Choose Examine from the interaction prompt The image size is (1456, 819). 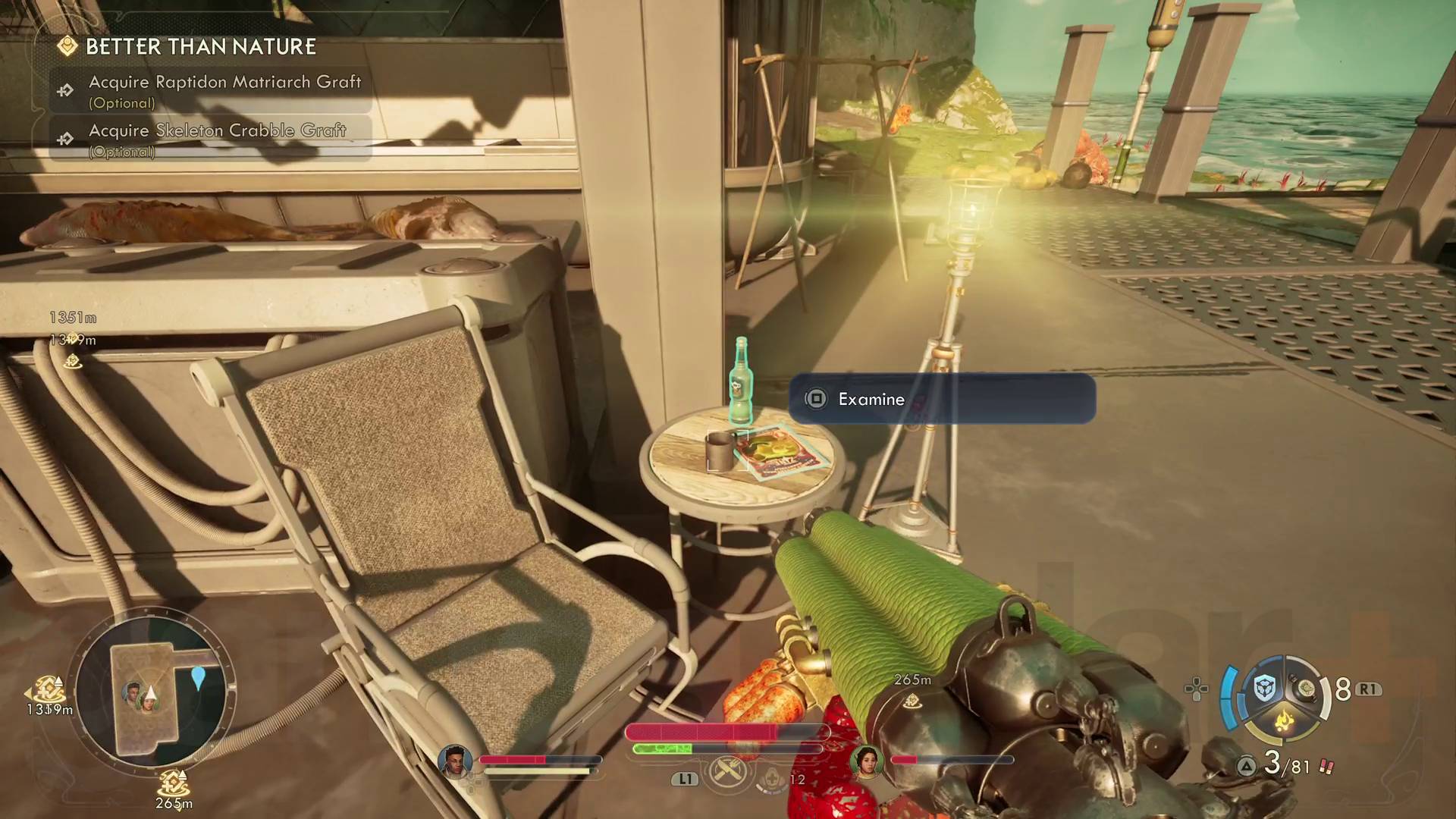point(871,399)
